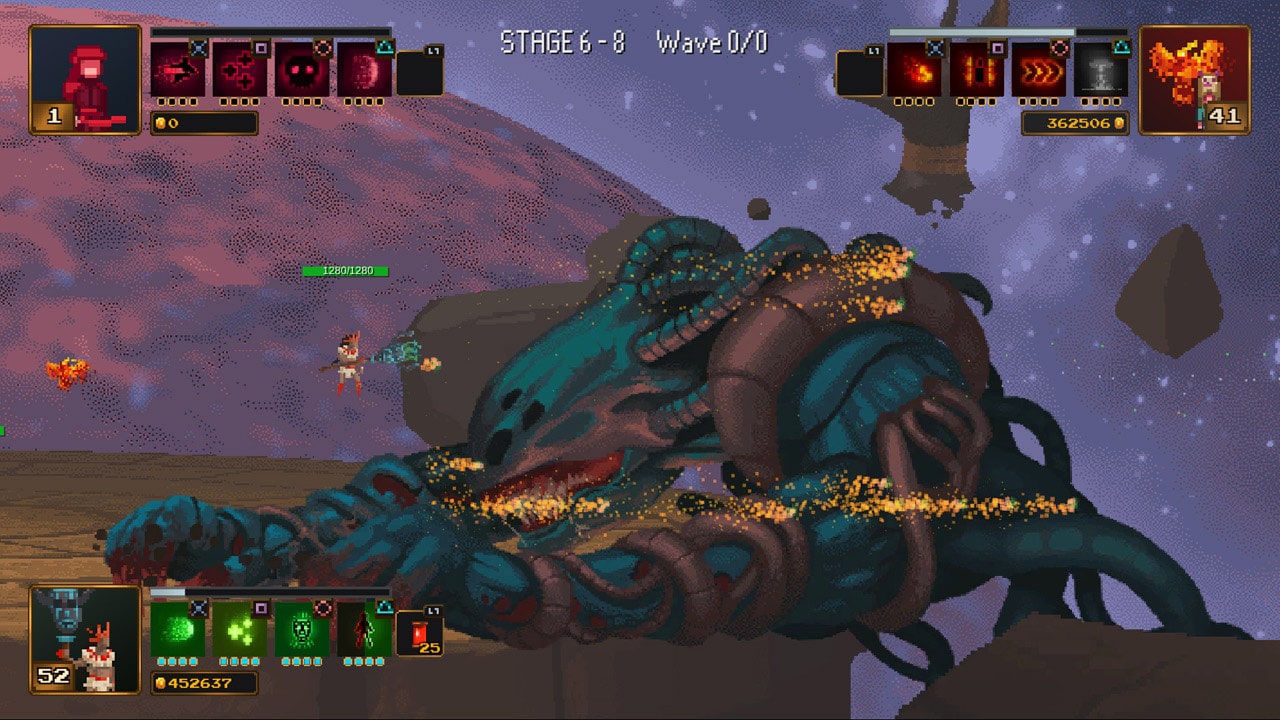This screenshot has height=720, width=1280.
Task: Select the fireball ability in the top-right bar
Action: click(913, 68)
